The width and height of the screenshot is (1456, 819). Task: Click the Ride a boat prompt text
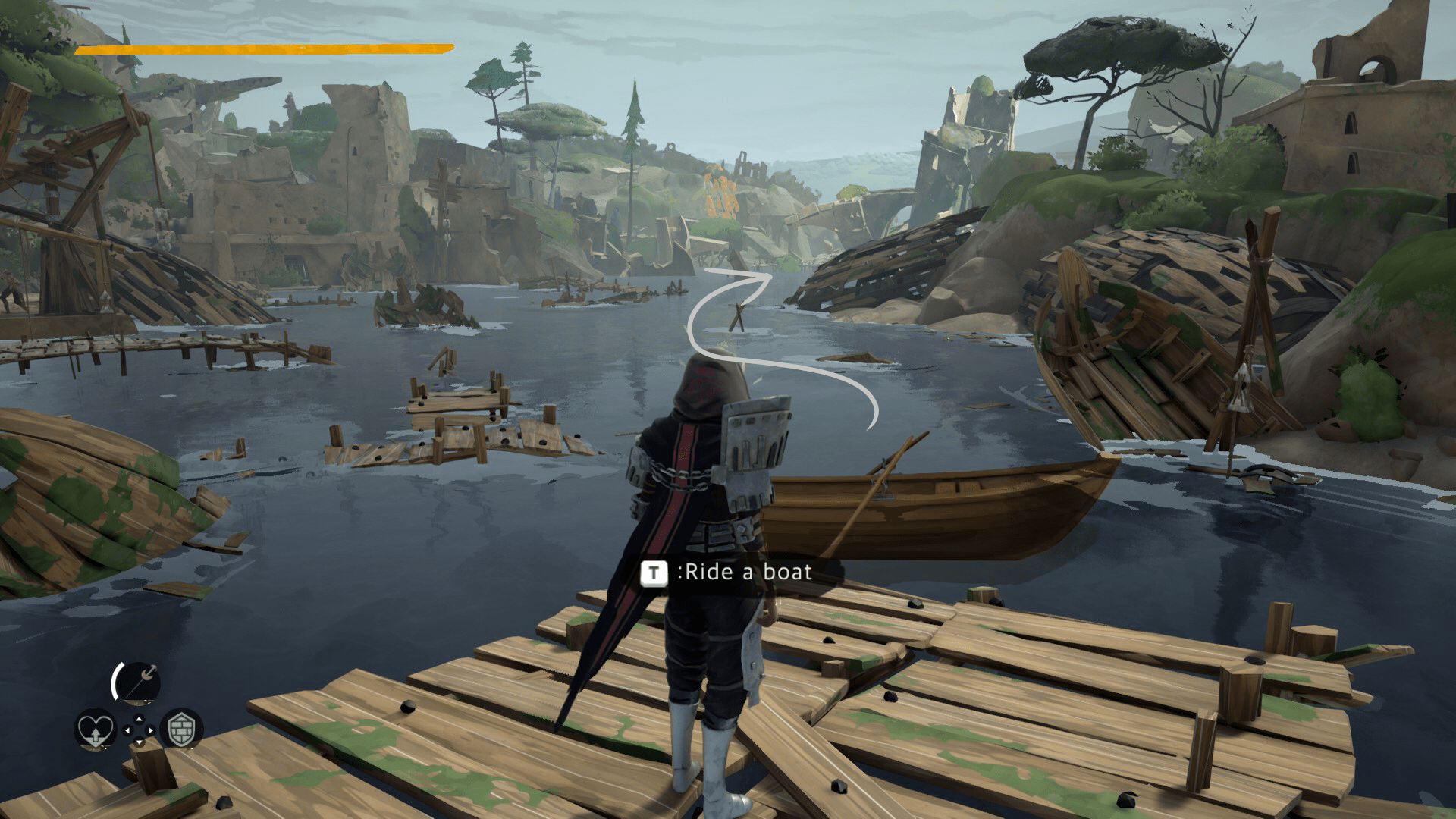(x=747, y=573)
